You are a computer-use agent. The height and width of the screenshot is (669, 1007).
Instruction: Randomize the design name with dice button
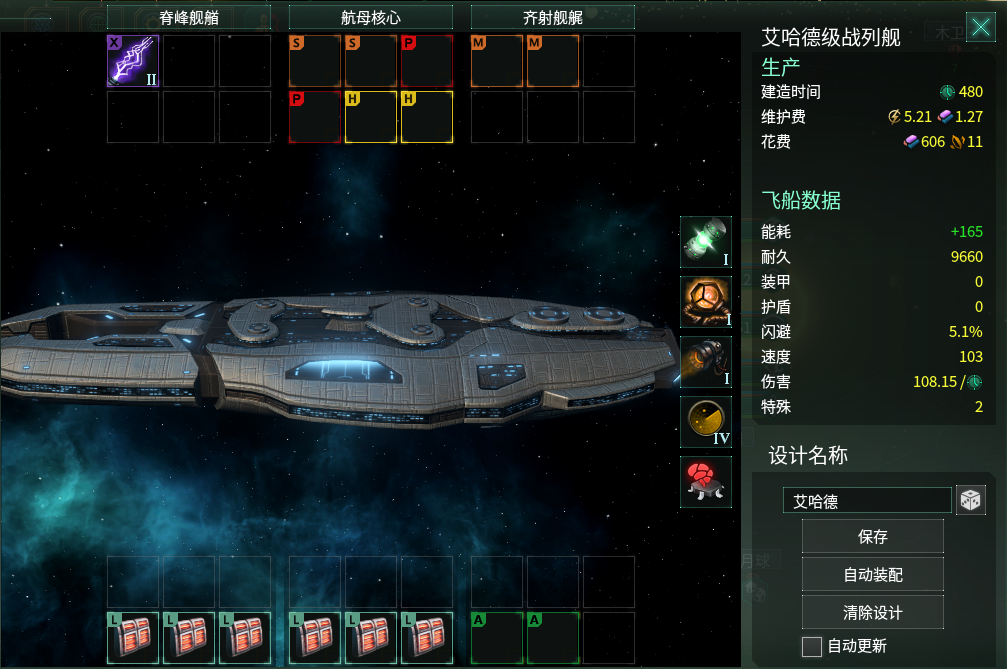(971, 501)
